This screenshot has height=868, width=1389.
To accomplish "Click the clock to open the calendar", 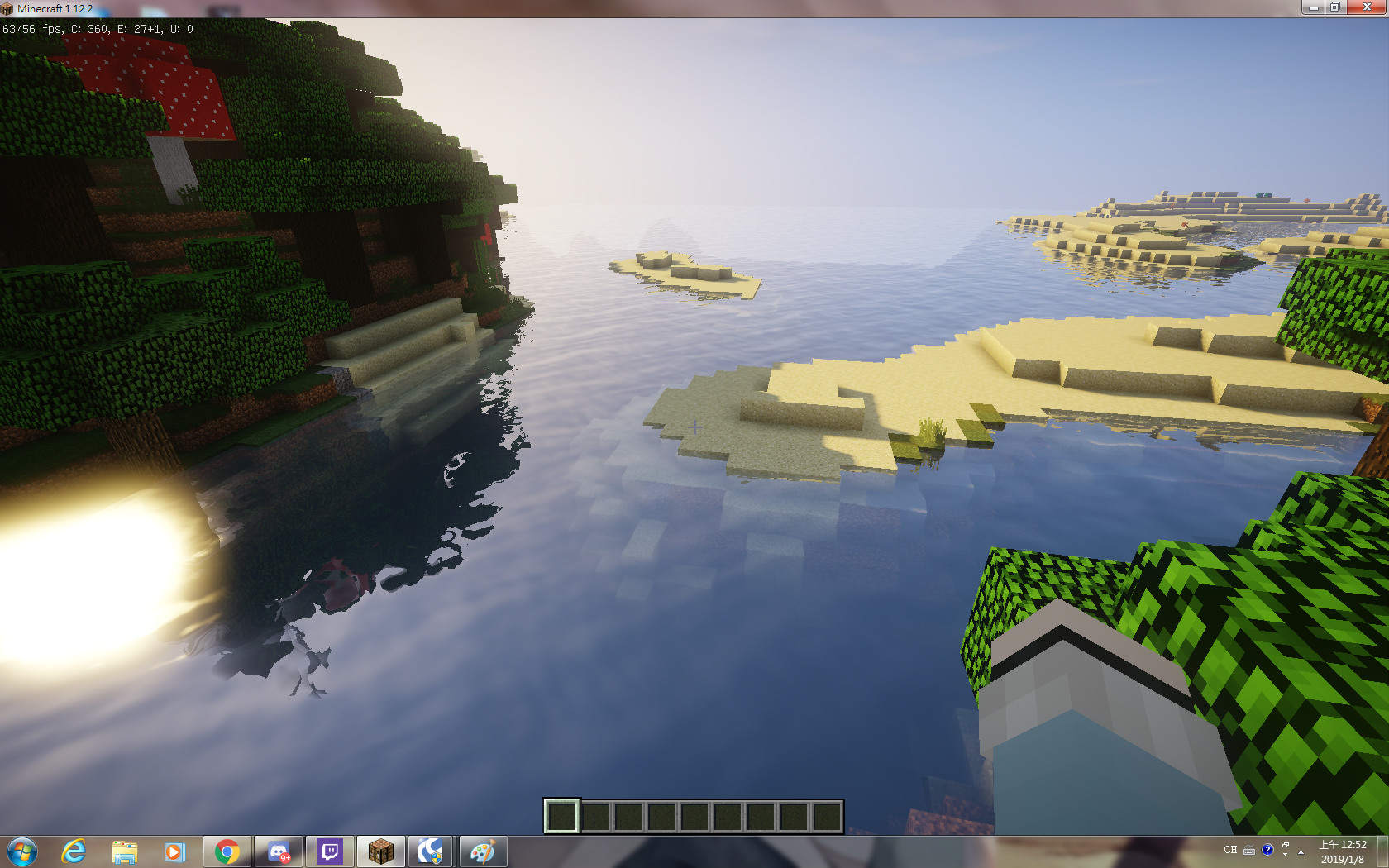I will [1343, 845].
